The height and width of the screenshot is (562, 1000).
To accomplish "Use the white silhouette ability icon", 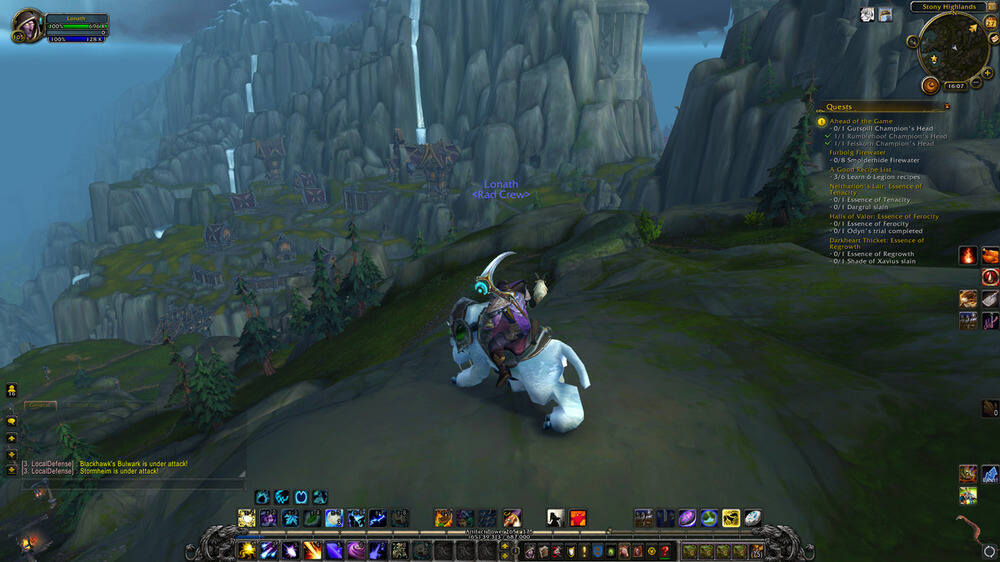I will tap(556, 517).
